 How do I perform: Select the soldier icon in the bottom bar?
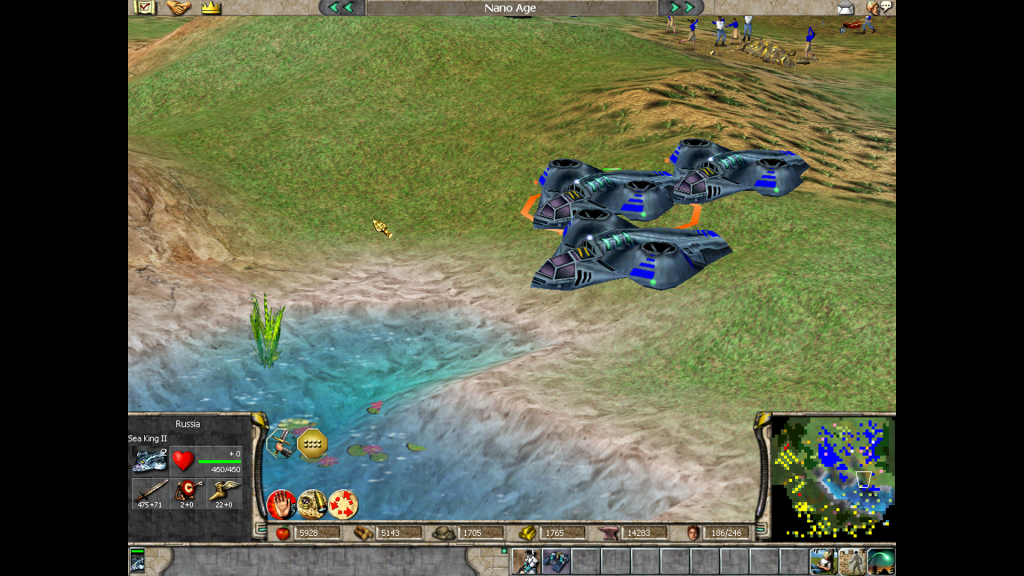click(x=526, y=561)
